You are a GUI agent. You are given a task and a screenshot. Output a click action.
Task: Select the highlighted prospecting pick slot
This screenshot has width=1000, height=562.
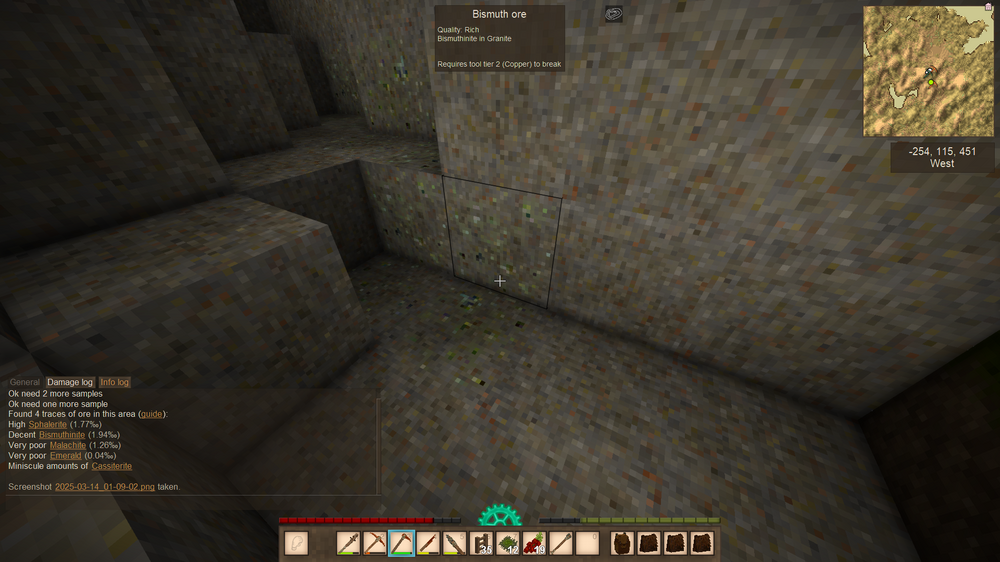pyautogui.click(x=401, y=543)
